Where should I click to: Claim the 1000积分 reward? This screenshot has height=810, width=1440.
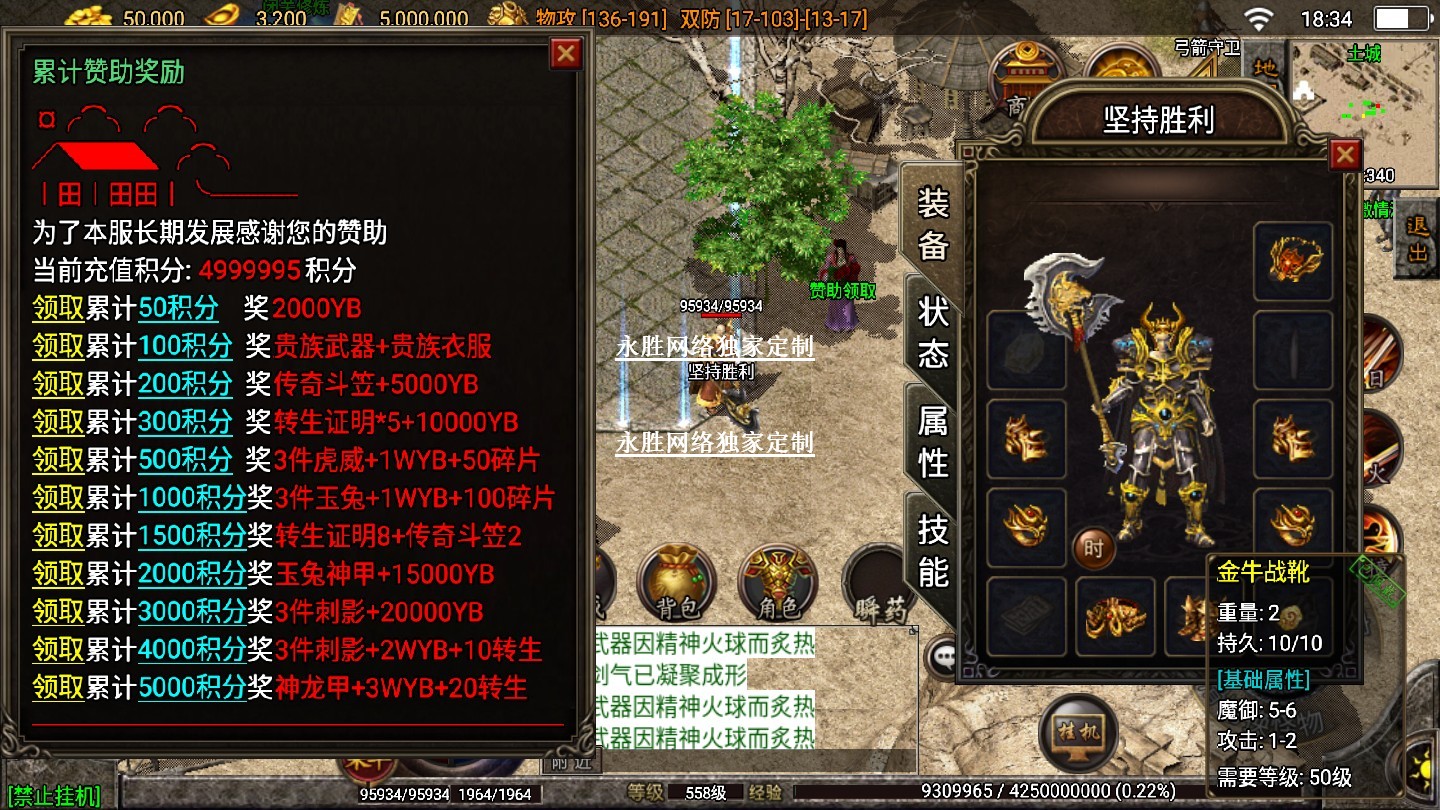[58, 498]
